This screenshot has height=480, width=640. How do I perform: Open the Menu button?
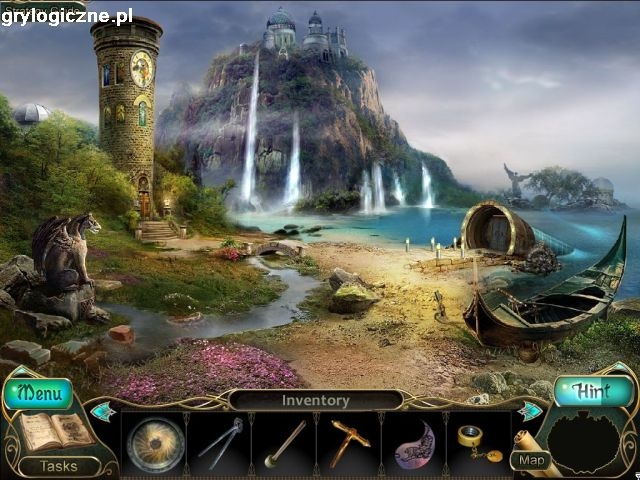click(40, 393)
